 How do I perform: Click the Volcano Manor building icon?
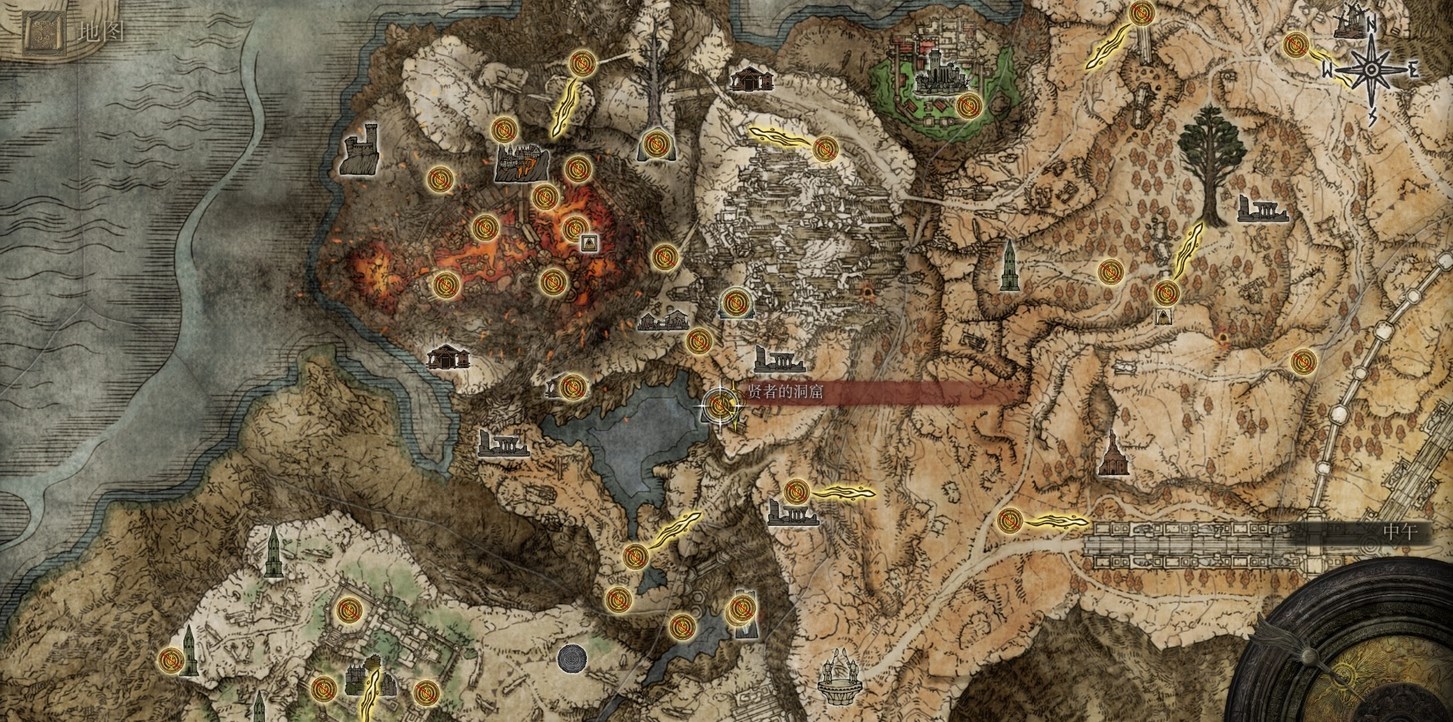click(x=520, y=163)
